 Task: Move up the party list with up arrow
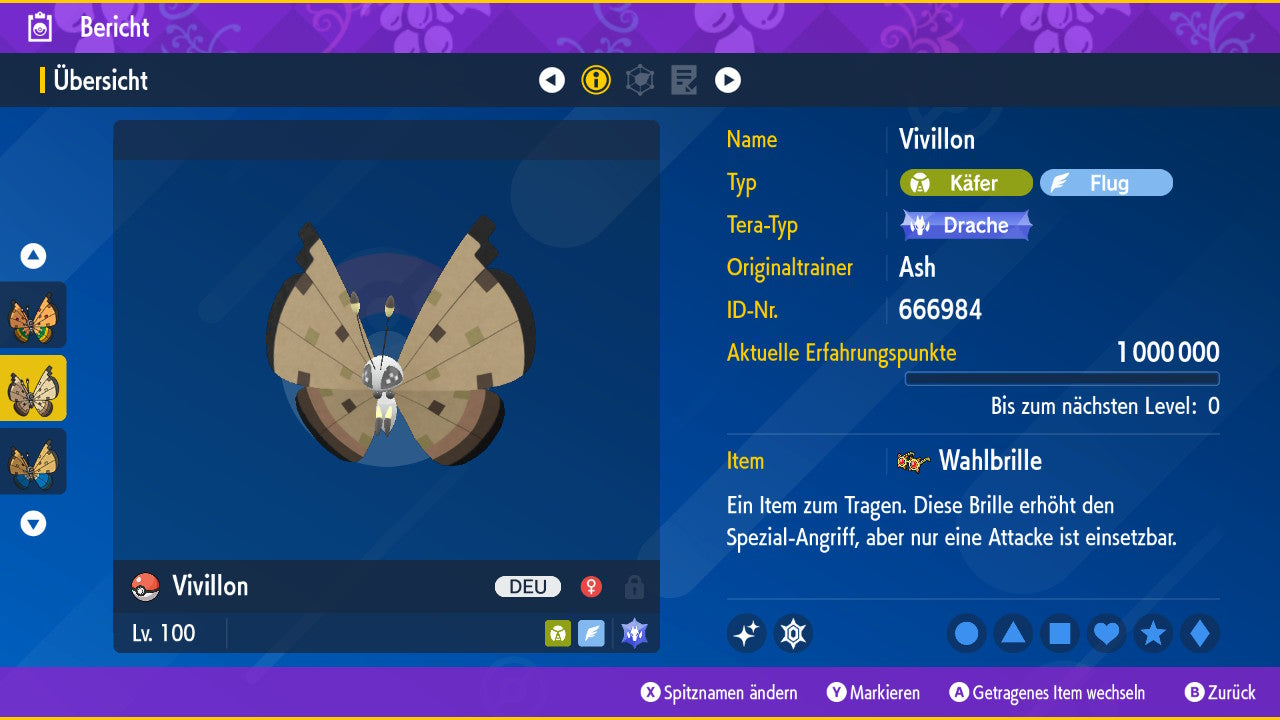(x=33, y=256)
